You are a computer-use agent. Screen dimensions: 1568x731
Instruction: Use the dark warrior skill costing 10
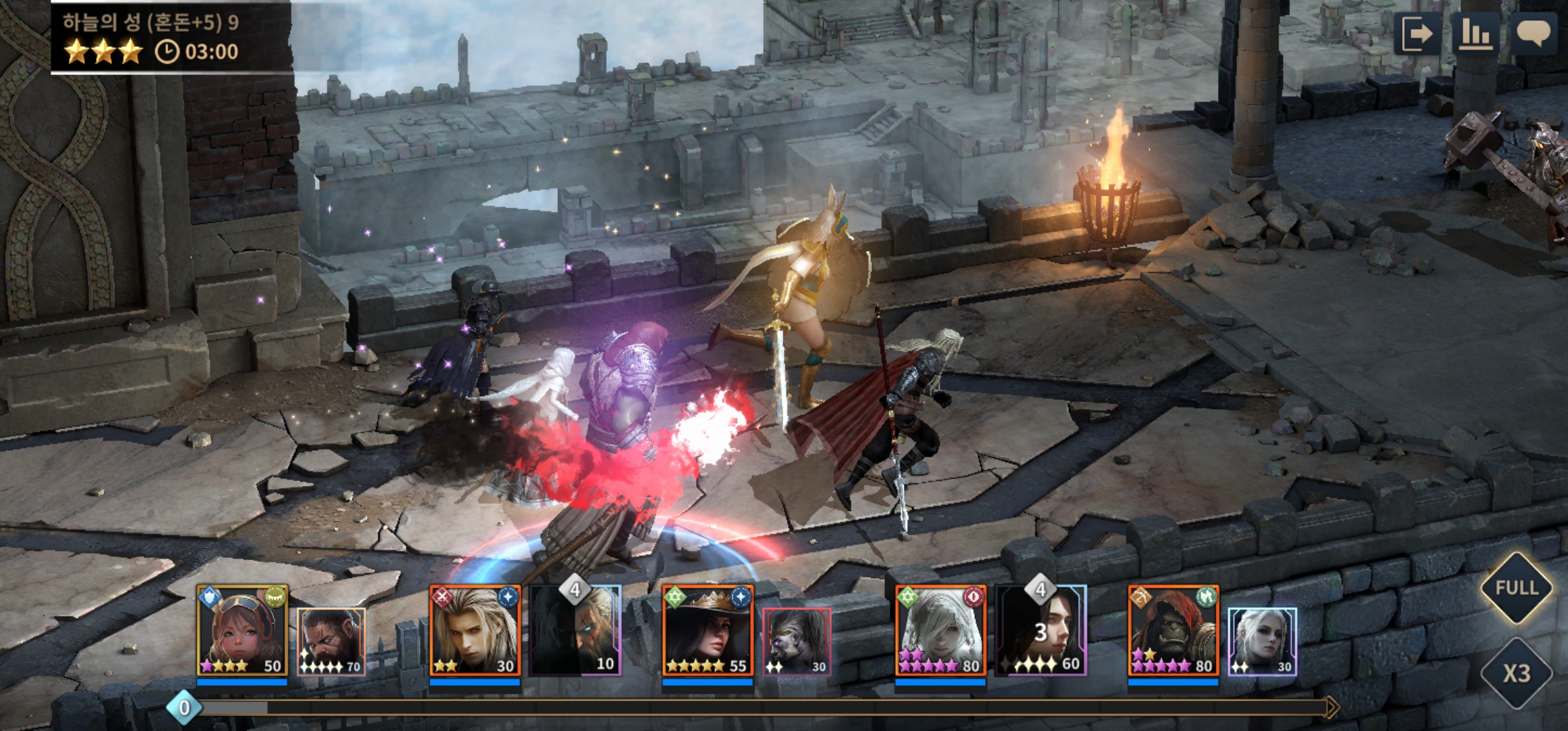pyautogui.click(x=575, y=631)
